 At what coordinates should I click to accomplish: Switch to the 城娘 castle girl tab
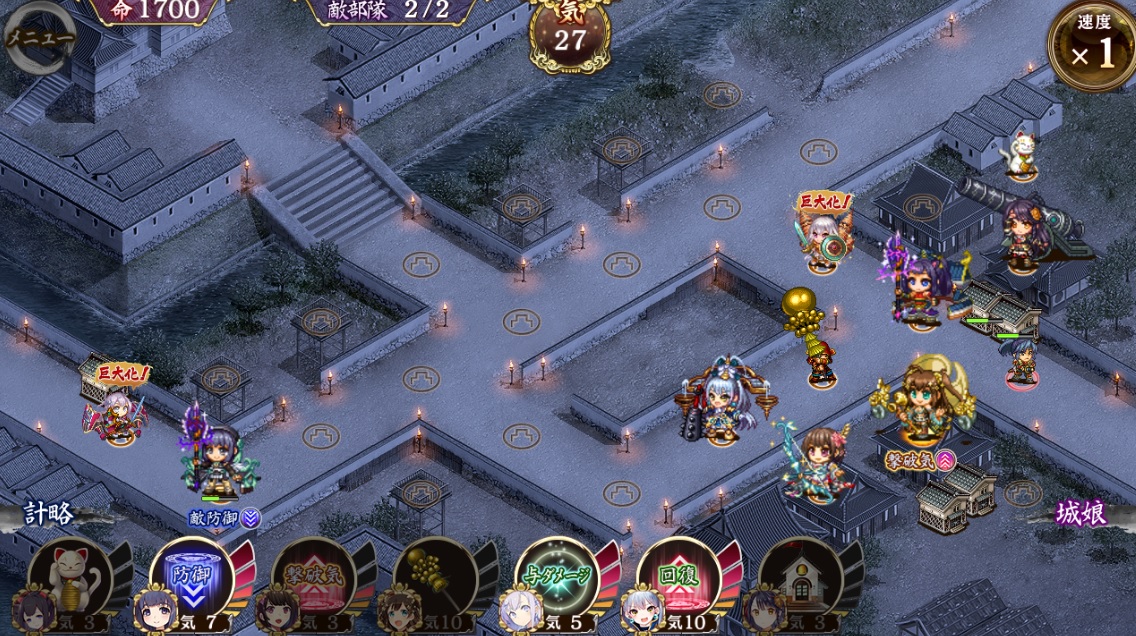tap(1082, 514)
